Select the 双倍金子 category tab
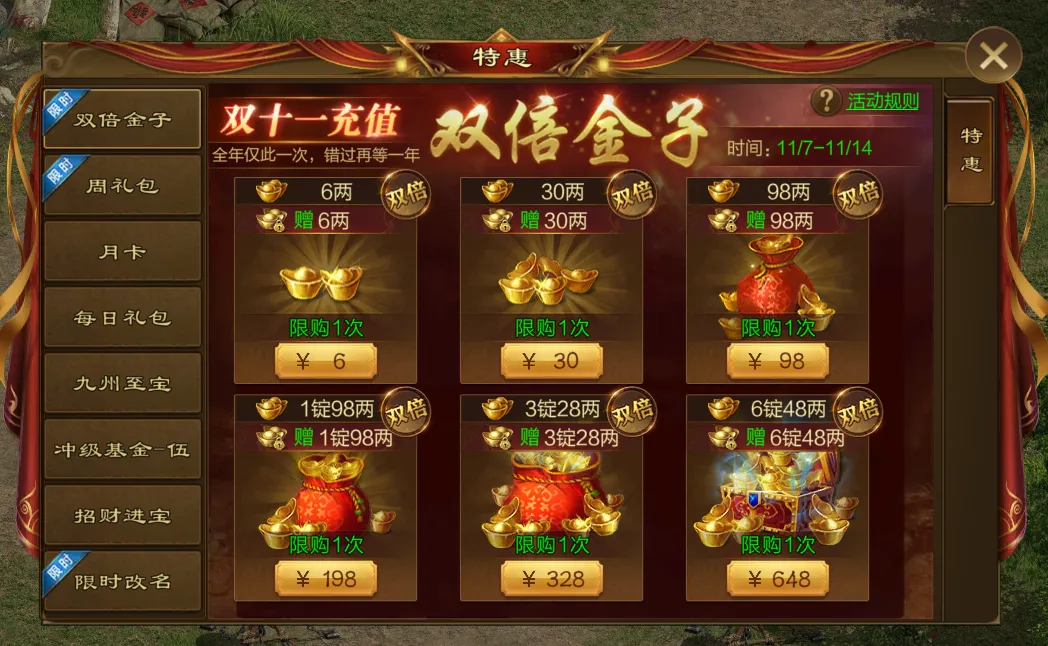Image resolution: width=1048 pixels, height=646 pixels. coord(122,120)
